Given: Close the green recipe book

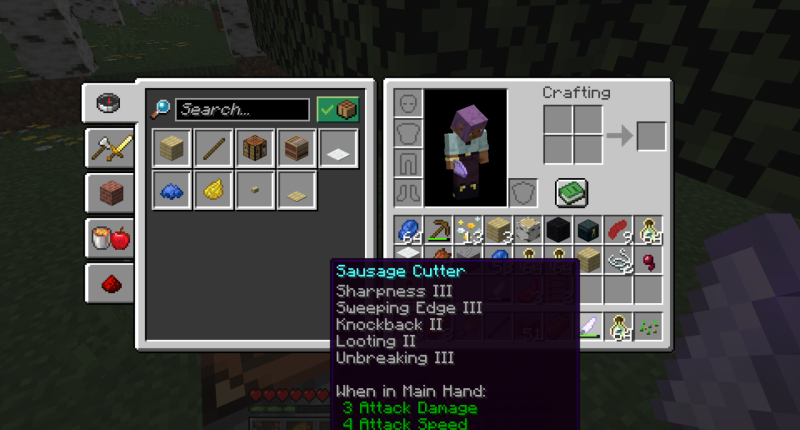Looking at the screenshot, I should 571,192.
